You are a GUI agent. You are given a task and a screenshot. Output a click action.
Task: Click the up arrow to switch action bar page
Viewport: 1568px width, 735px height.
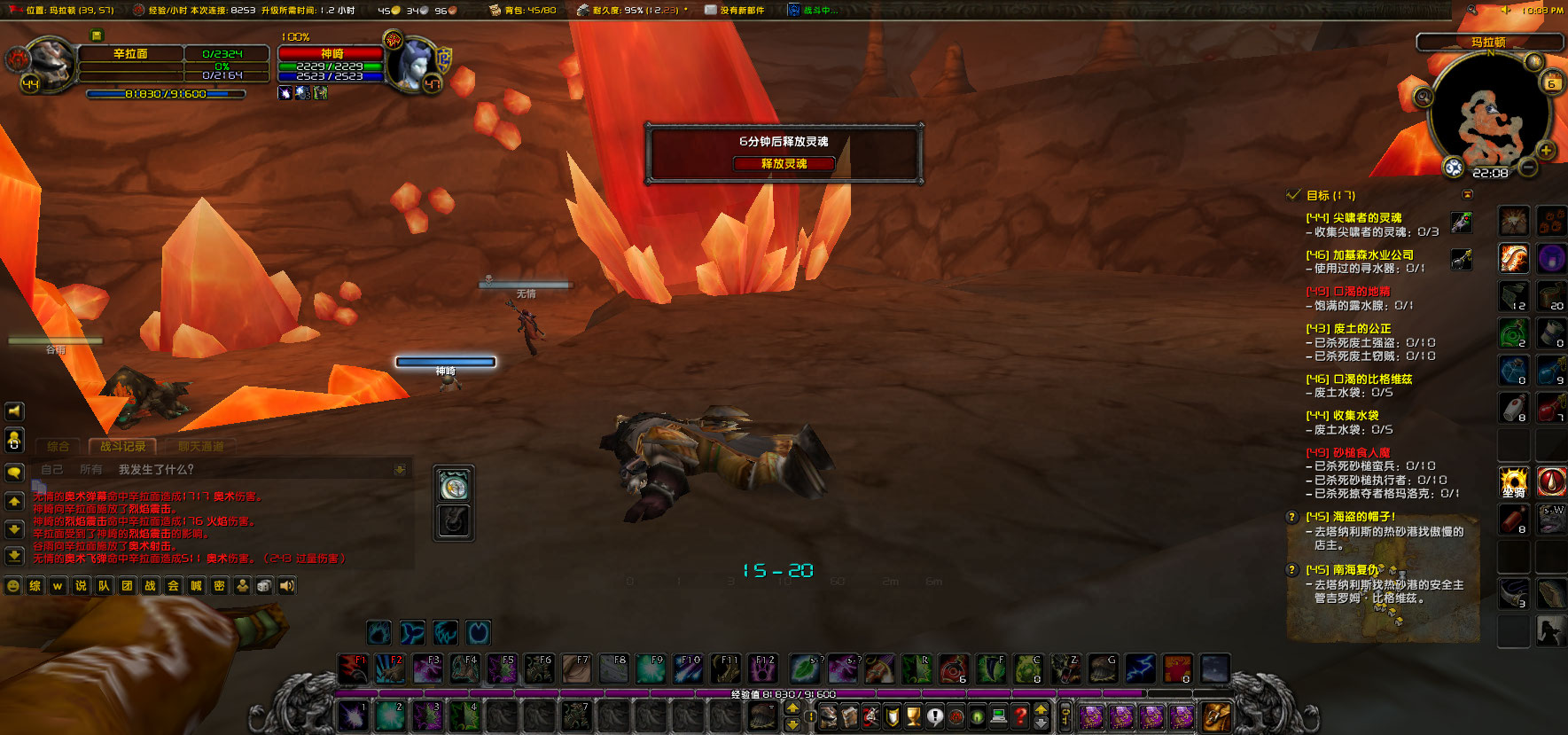[x=792, y=708]
